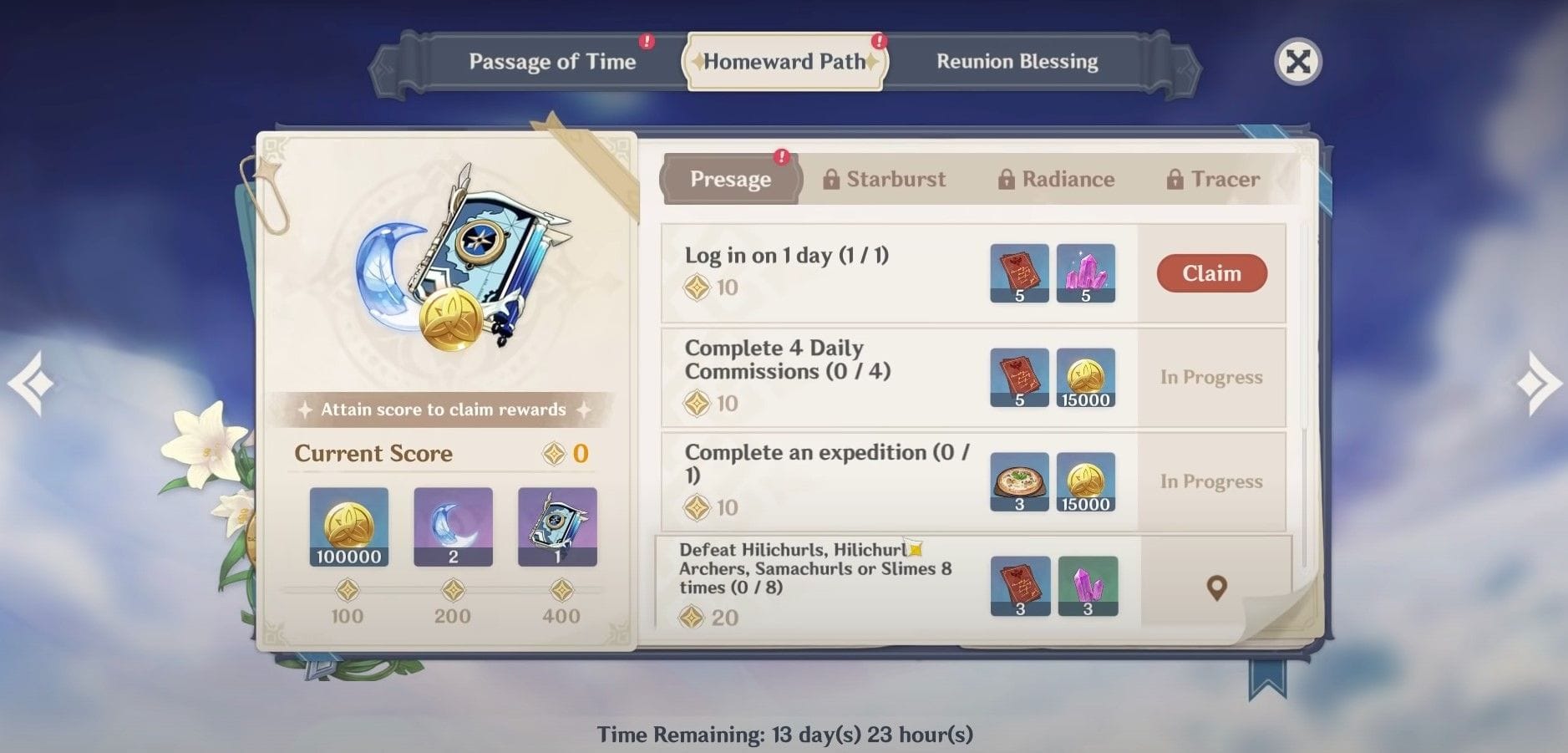Screen dimensions: 1568x753
Task: Tap the 15000 Mora reward for Daily Commissions
Action: click(x=1086, y=378)
